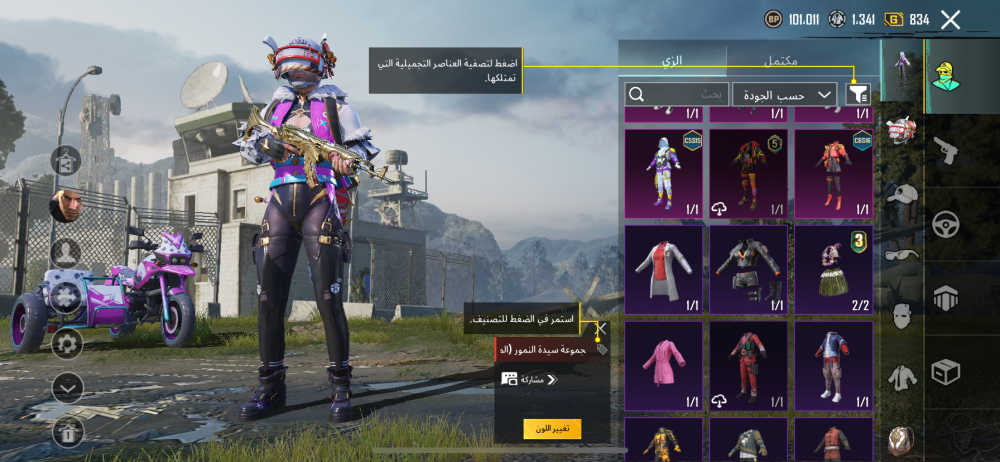Screen dimensions: 1000x462
Task: Open the gear settings icon on left
Action: [67, 343]
